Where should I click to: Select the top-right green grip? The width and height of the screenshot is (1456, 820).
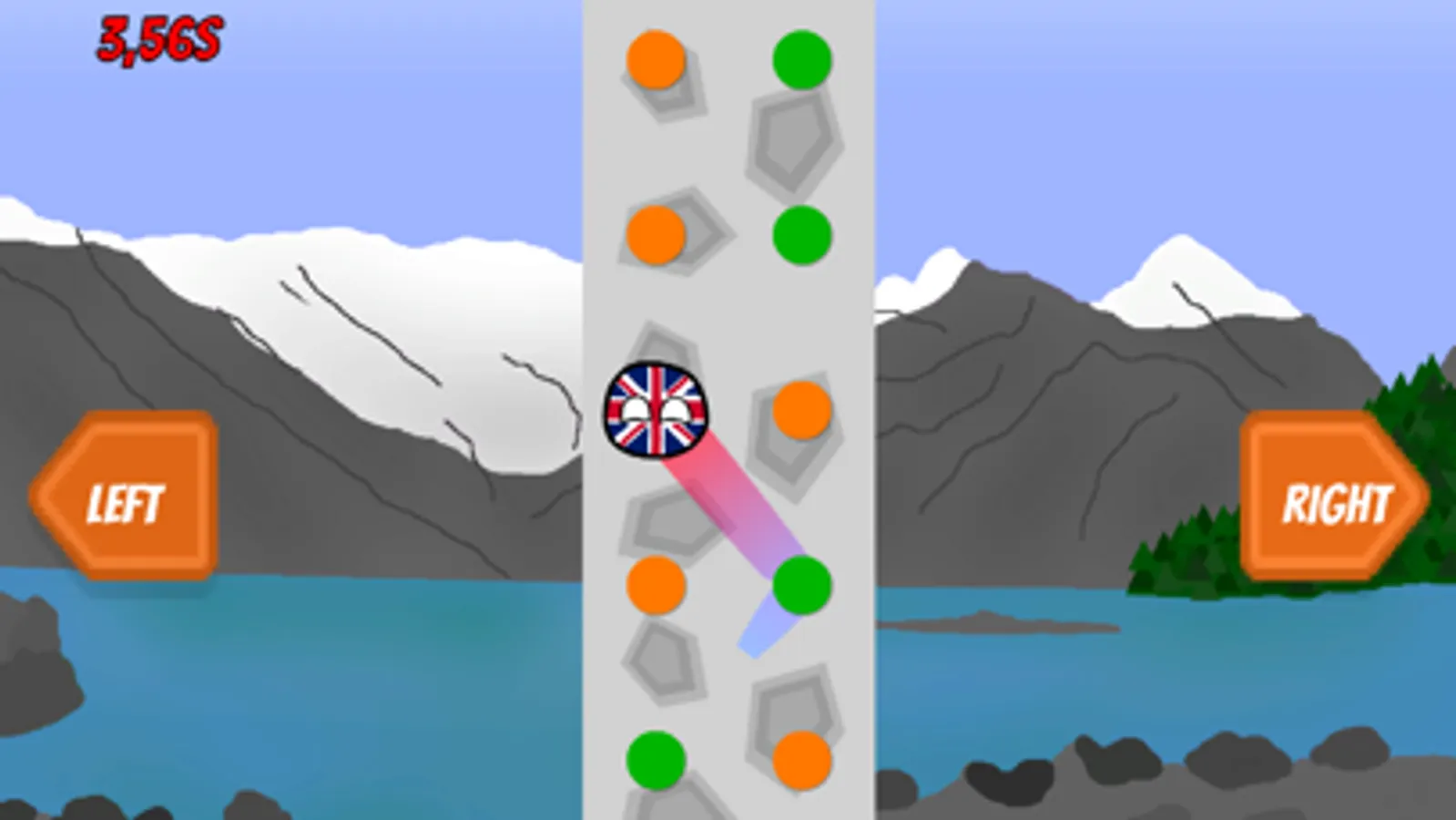pyautogui.click(x=801, y=59)
